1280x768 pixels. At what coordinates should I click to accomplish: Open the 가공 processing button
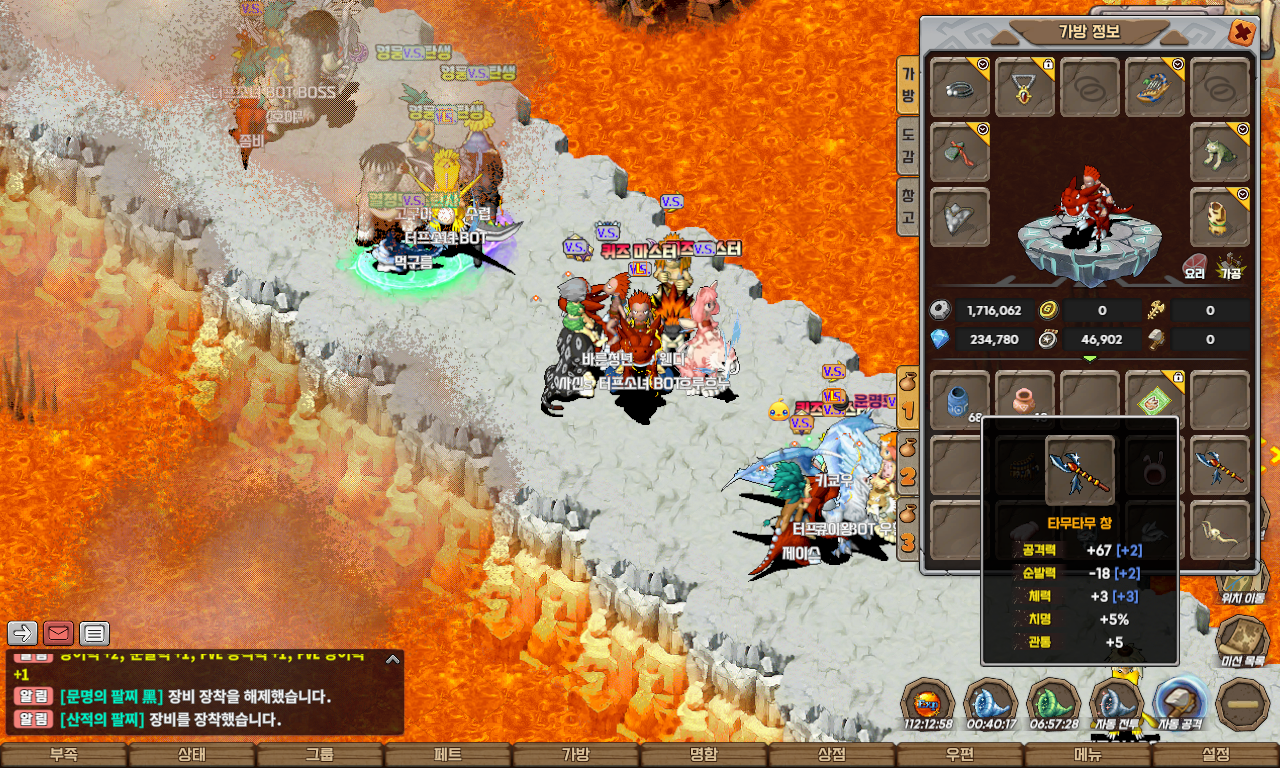[1229, 267]
